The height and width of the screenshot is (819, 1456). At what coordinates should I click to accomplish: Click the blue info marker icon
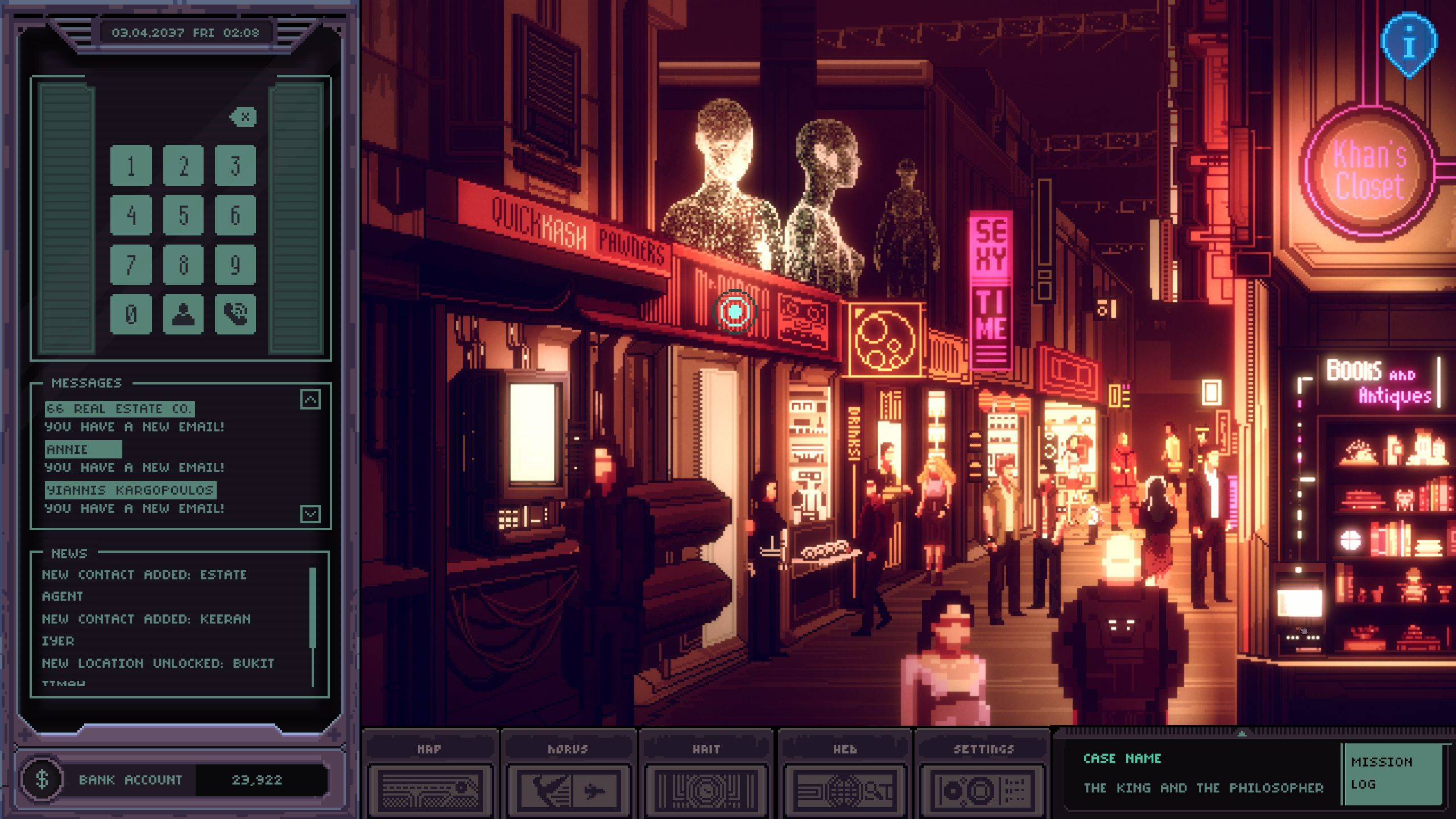click(x=1409, y=44)
